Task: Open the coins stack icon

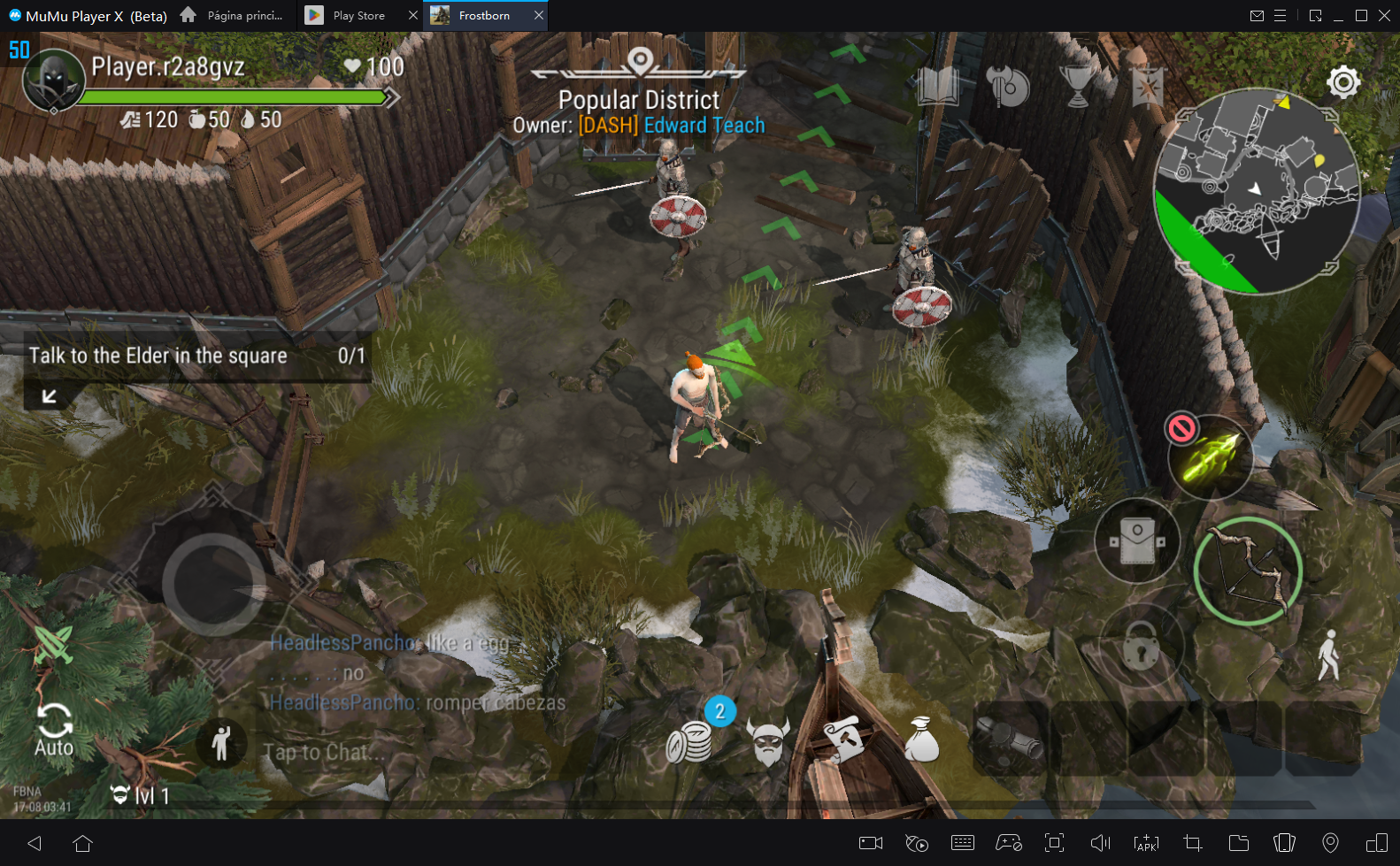Action: coord(689,741)
